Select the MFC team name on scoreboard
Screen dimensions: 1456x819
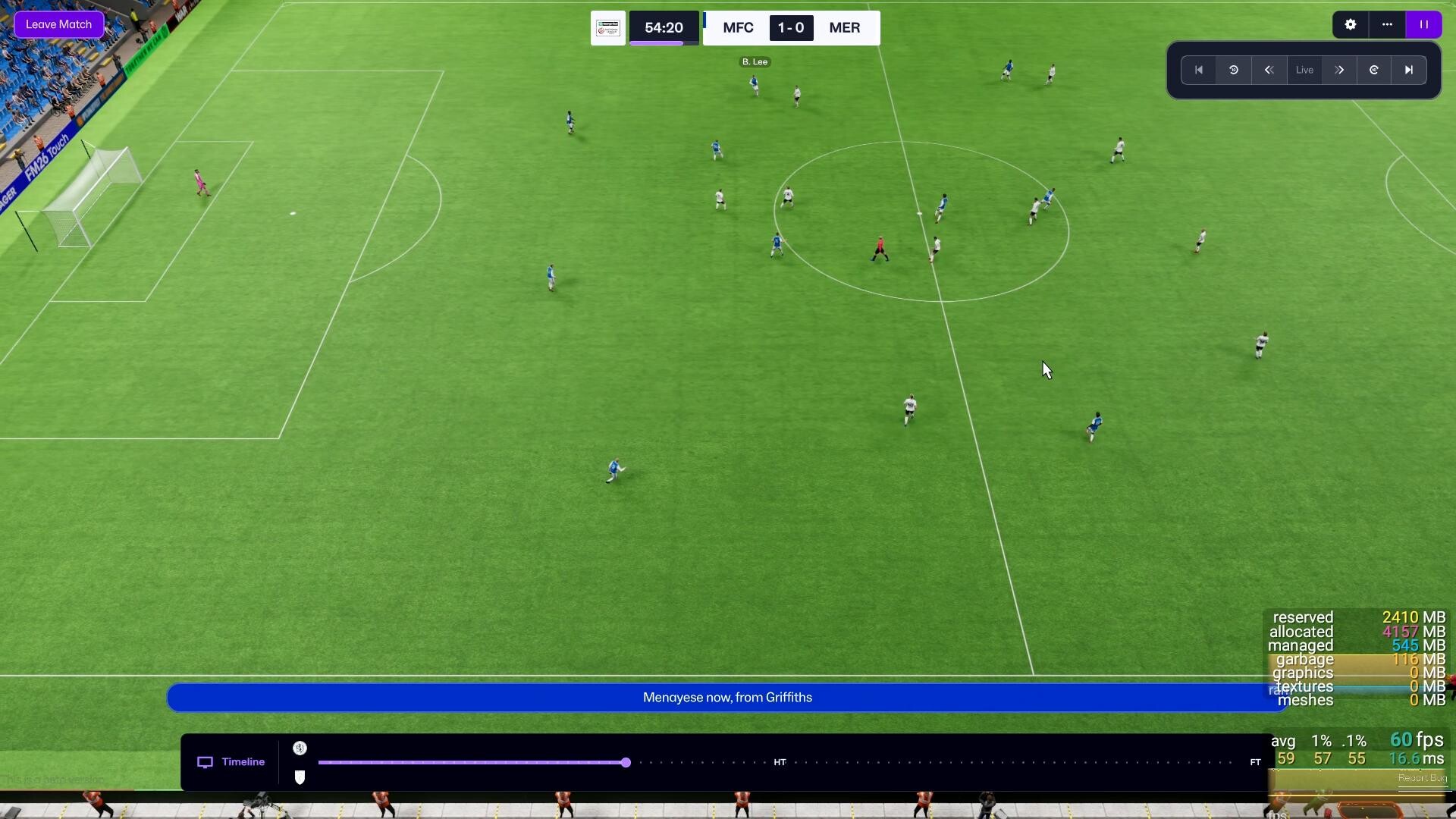738,28
